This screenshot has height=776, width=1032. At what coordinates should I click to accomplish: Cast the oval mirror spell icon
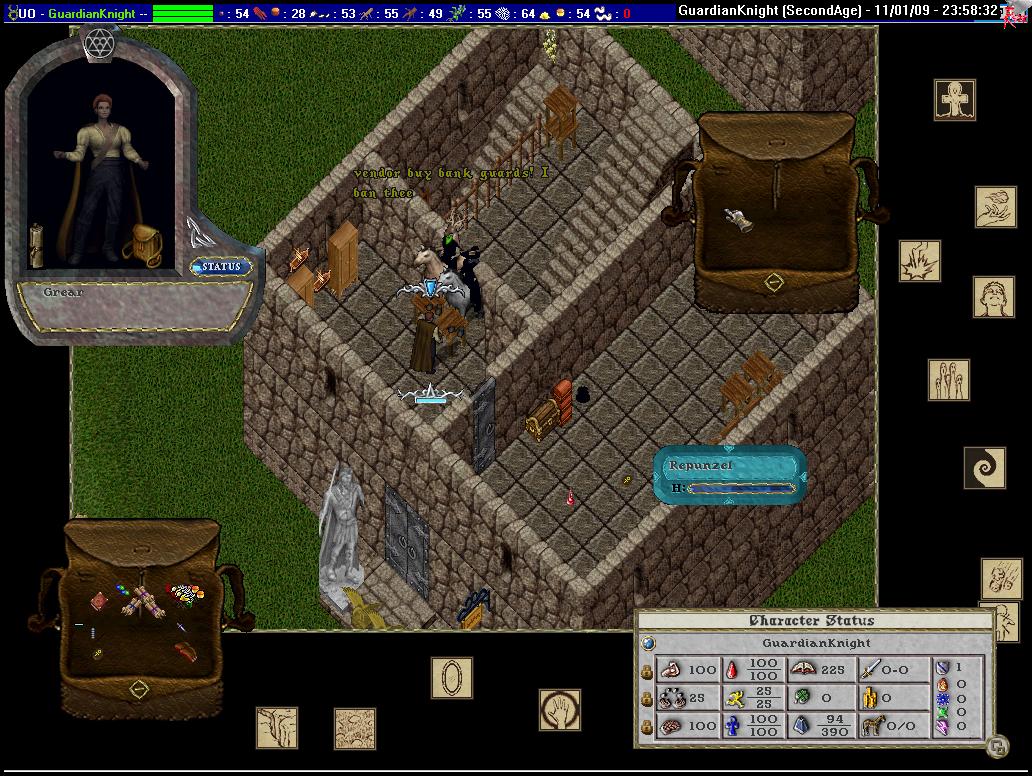452,677
